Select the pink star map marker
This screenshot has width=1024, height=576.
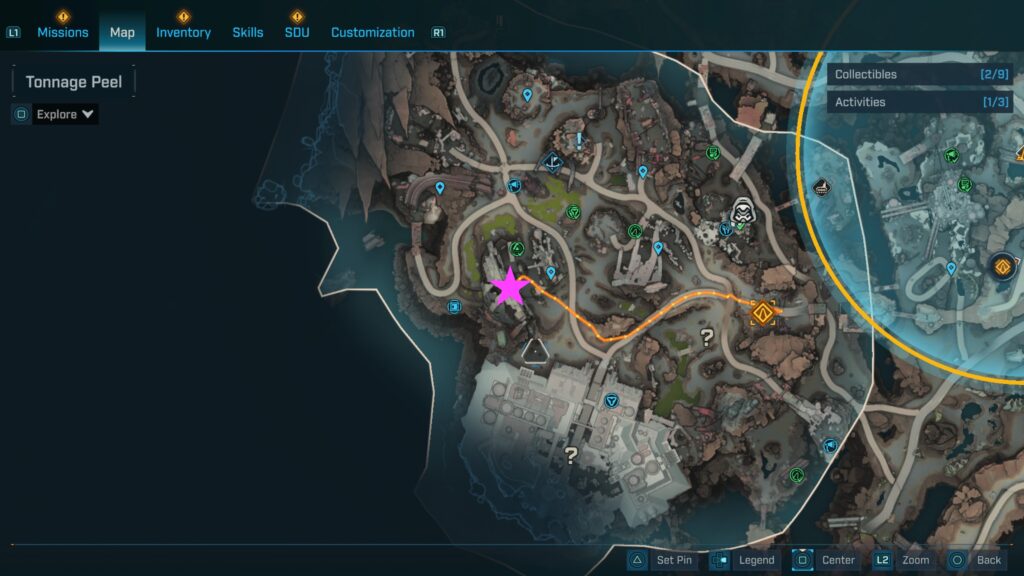(x=510, y=287)
